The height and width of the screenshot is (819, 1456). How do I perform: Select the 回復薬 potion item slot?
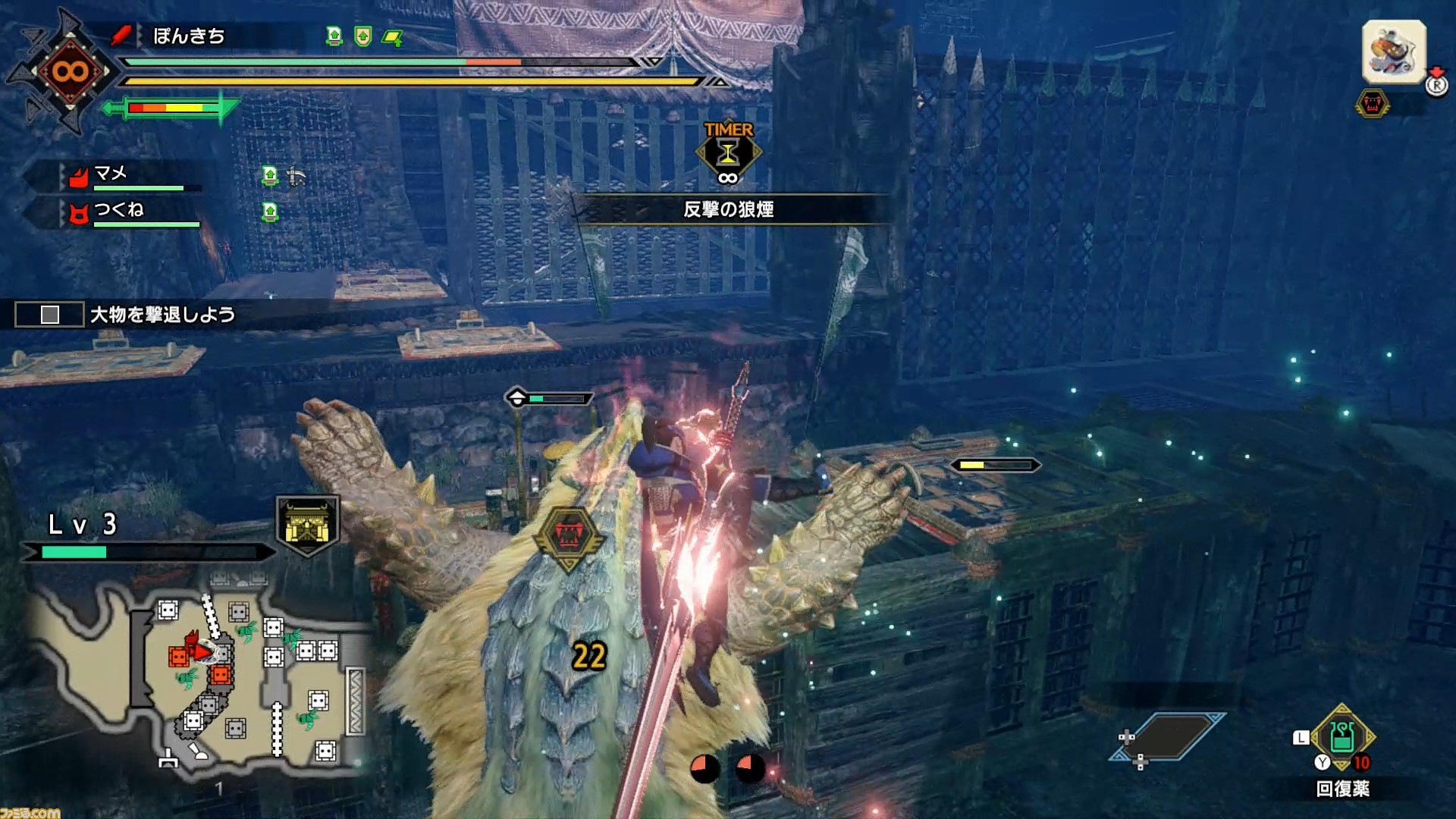tap(1341, 737)
